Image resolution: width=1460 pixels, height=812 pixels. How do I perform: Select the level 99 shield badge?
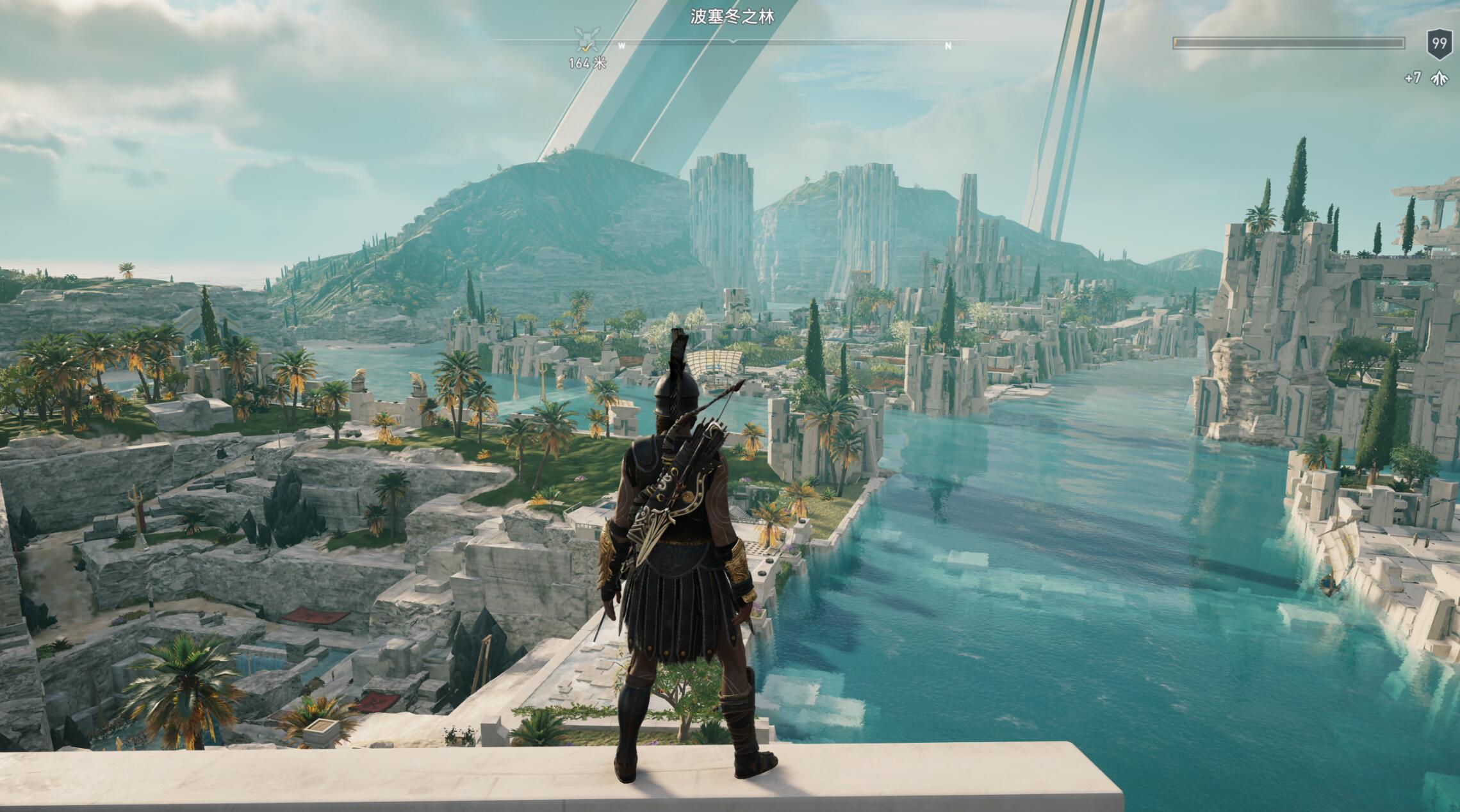pos(1439,44)
